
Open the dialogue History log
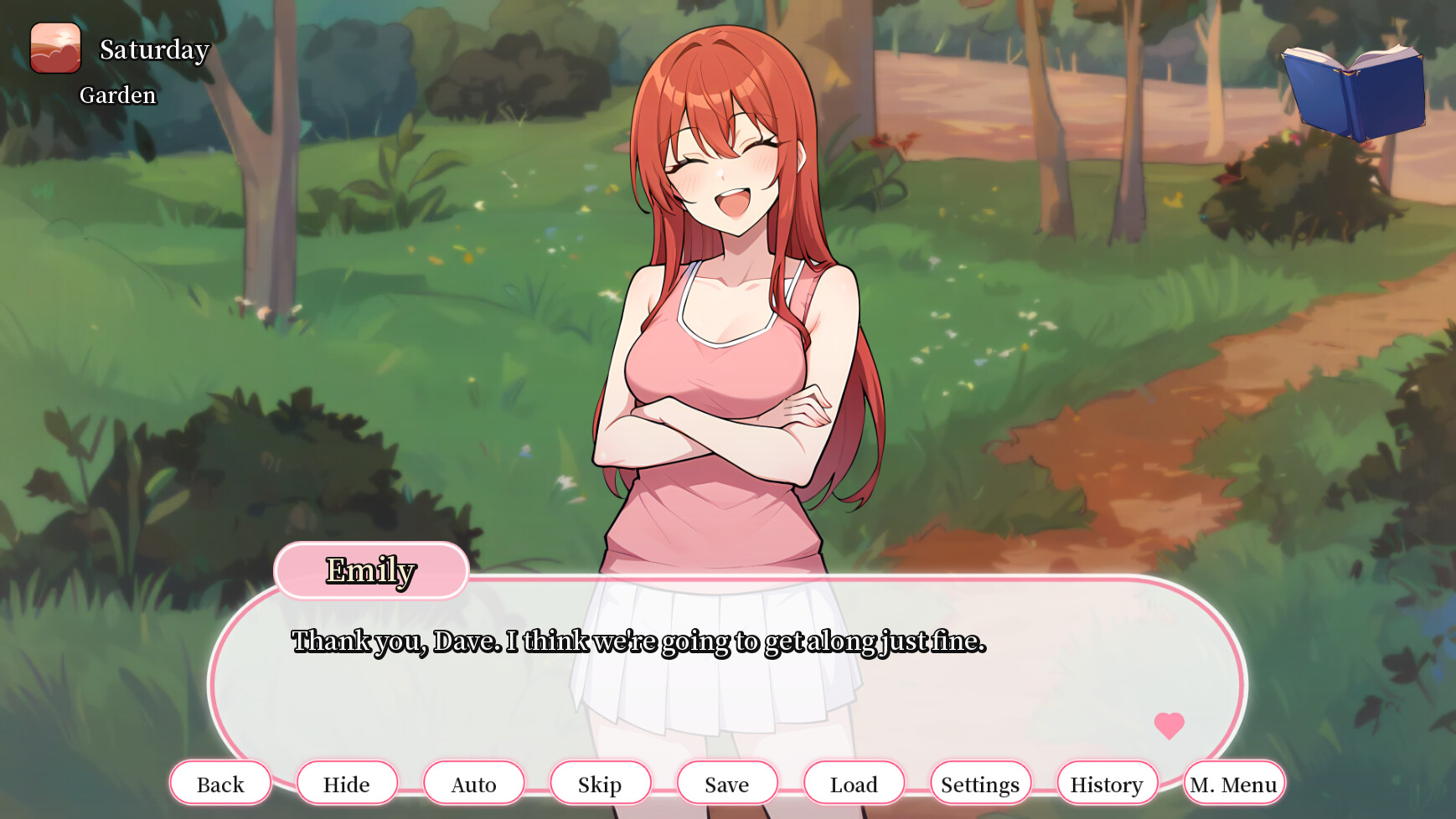[x=1107, y=784]
